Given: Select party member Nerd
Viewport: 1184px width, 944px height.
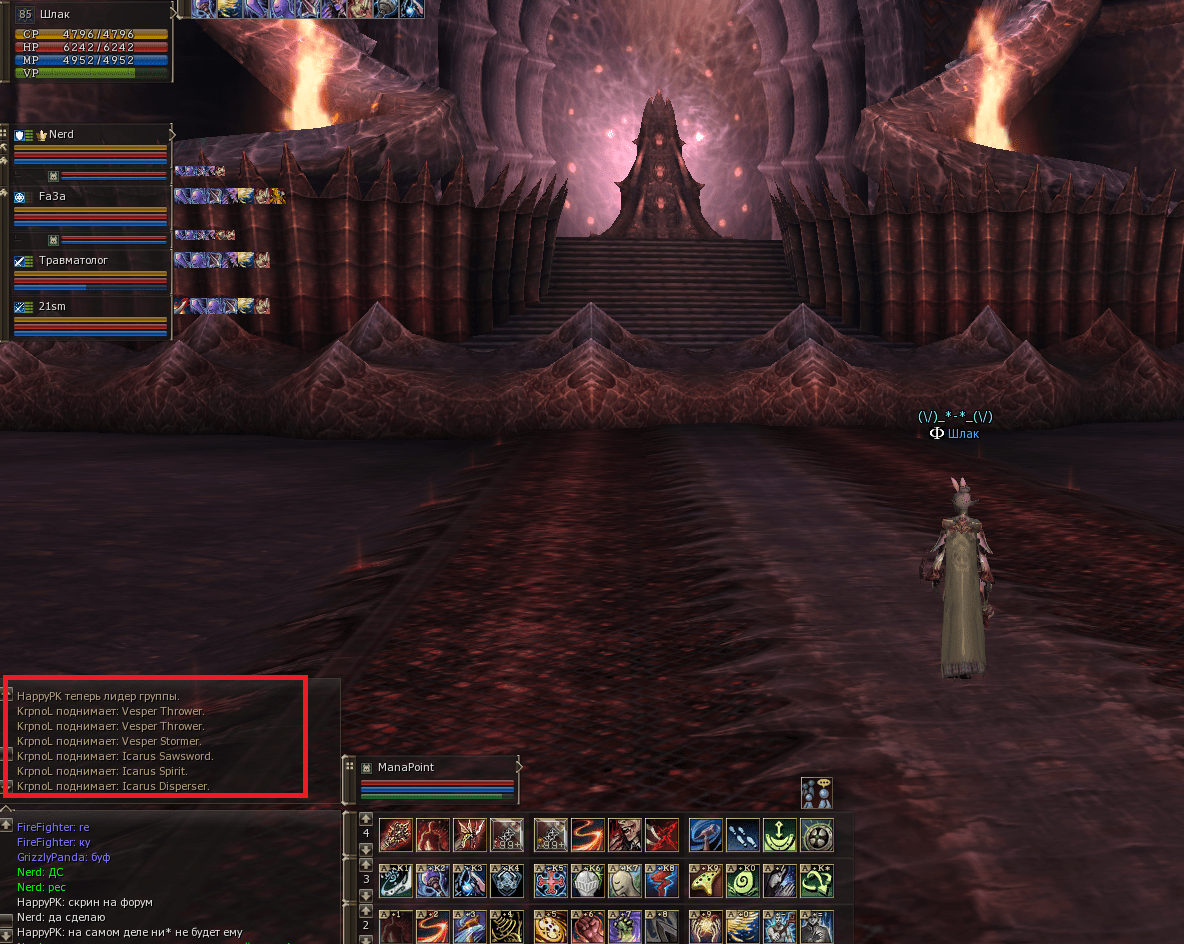Looking at the screenshot, I should point(61,135).
